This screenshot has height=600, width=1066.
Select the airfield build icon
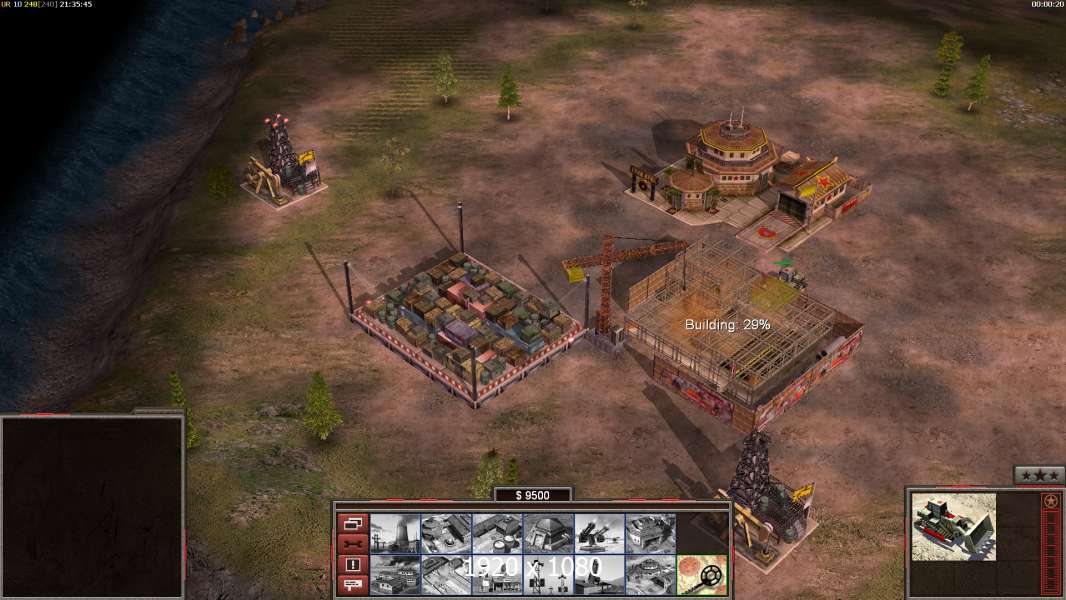[446, 575]
